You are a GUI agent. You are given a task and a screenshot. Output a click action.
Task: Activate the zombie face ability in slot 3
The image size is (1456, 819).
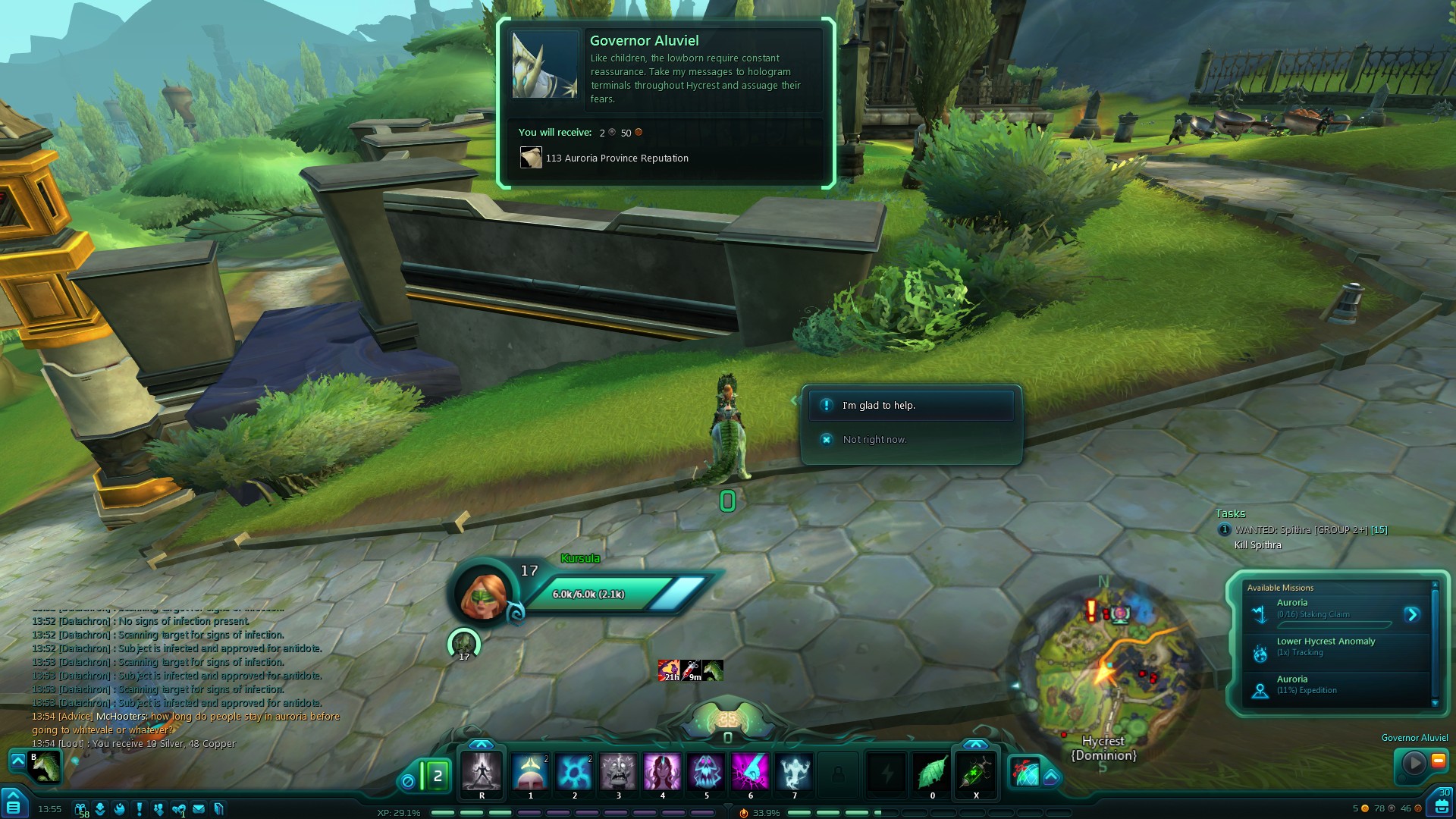click(618, 772)
